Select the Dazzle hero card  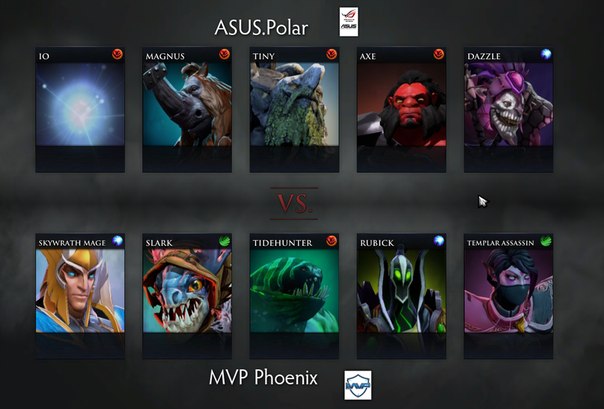[x=508, y=108]
